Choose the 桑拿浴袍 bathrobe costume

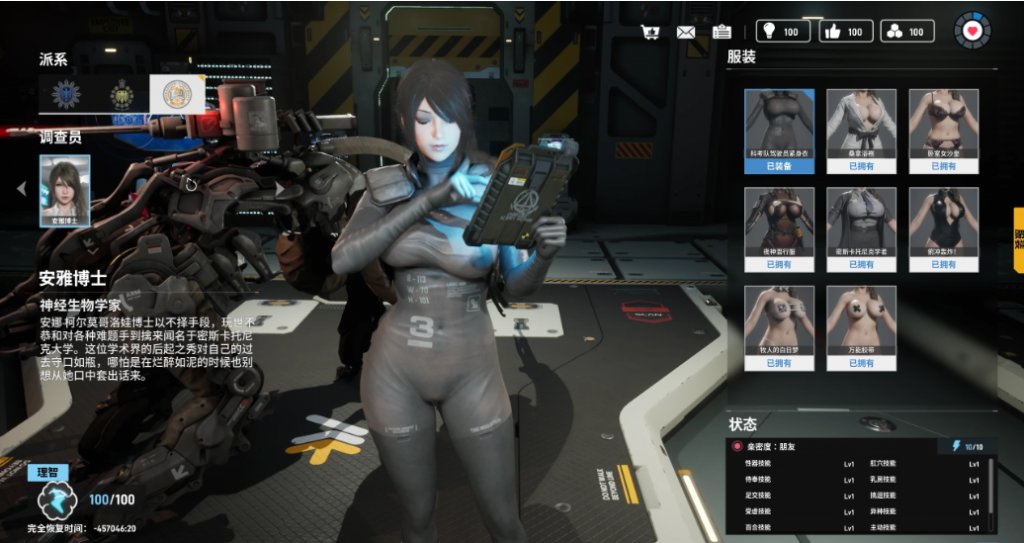click(861, 130)
